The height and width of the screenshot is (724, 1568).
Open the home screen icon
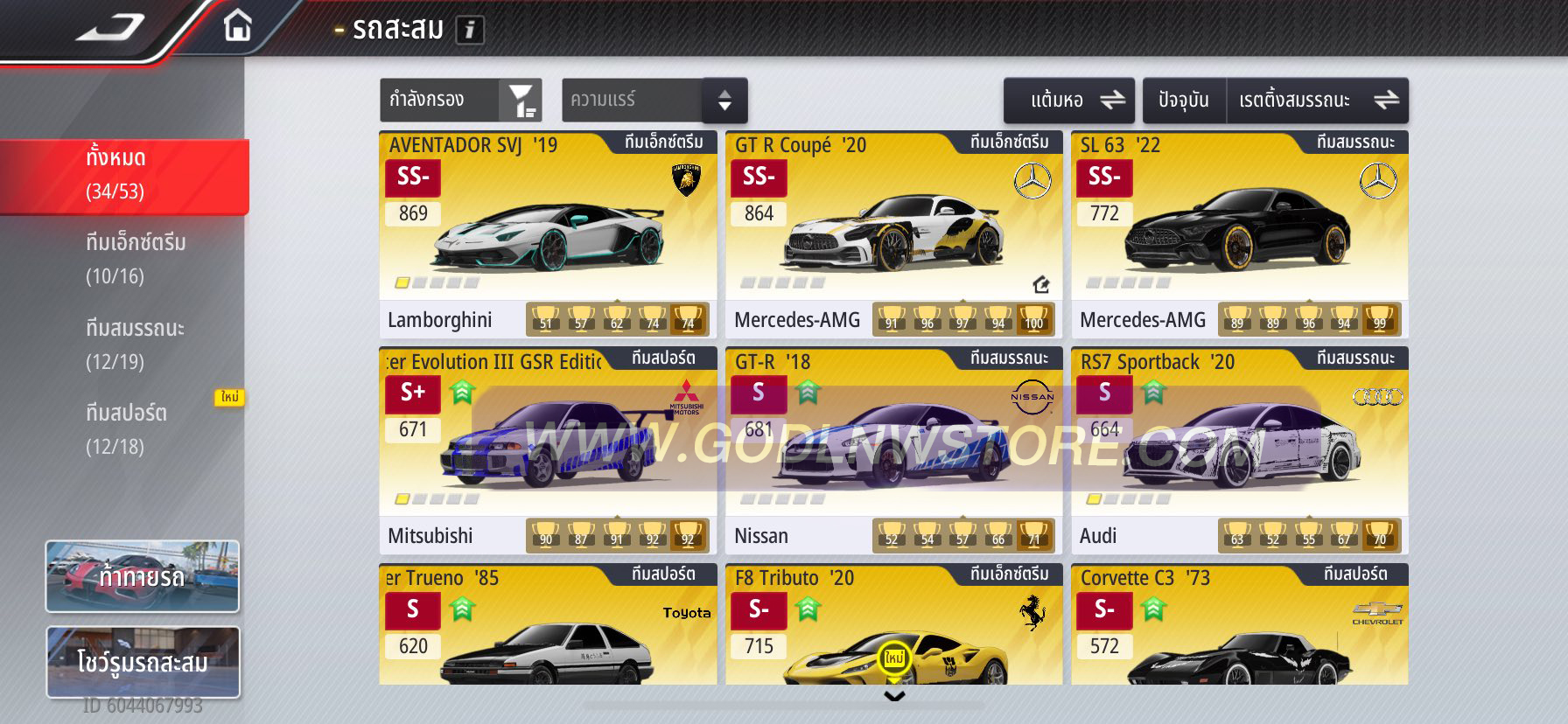tap(237, 26)
